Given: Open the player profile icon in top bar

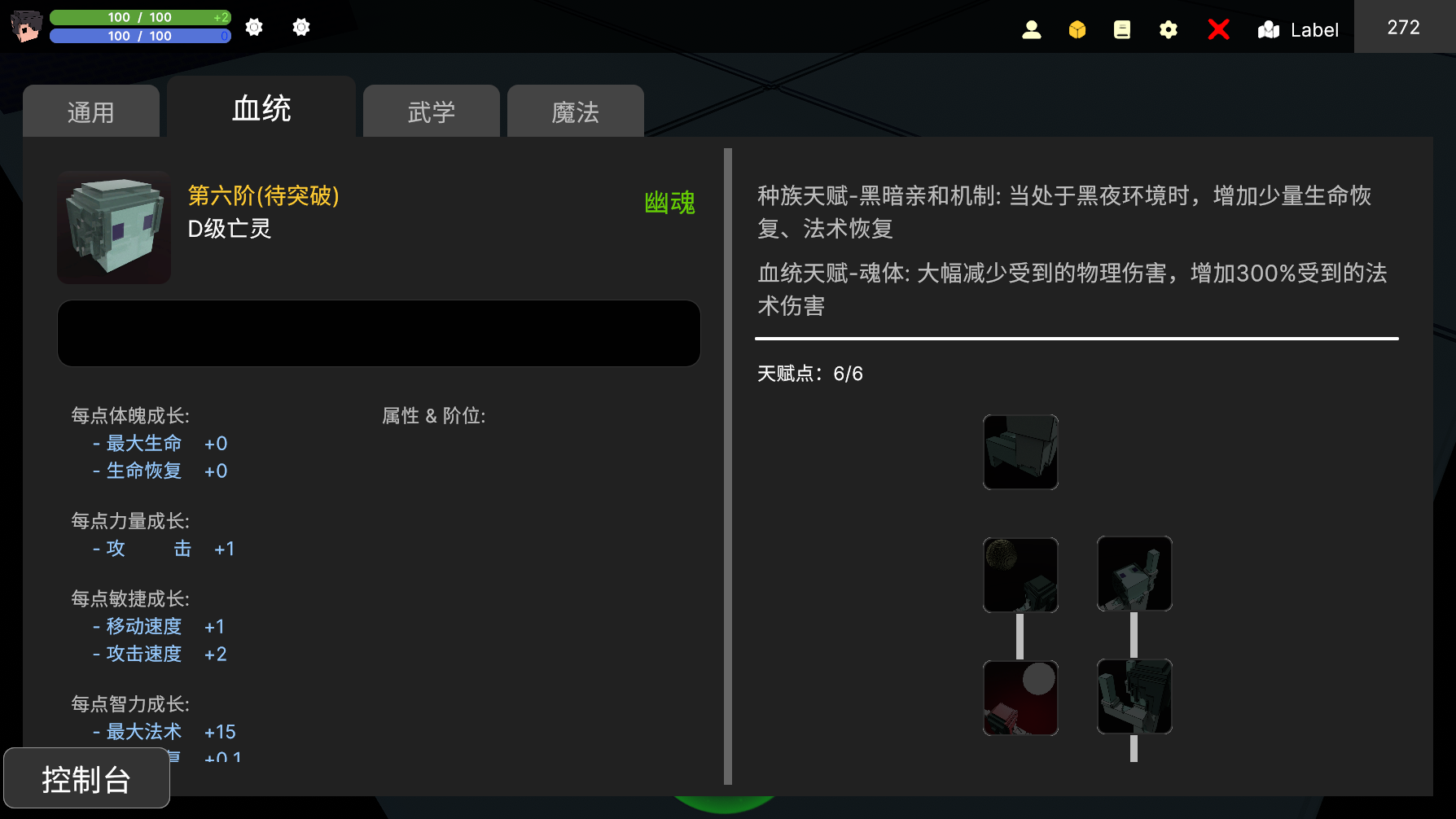Looking at the screenshot, I should pos(1032,29).
